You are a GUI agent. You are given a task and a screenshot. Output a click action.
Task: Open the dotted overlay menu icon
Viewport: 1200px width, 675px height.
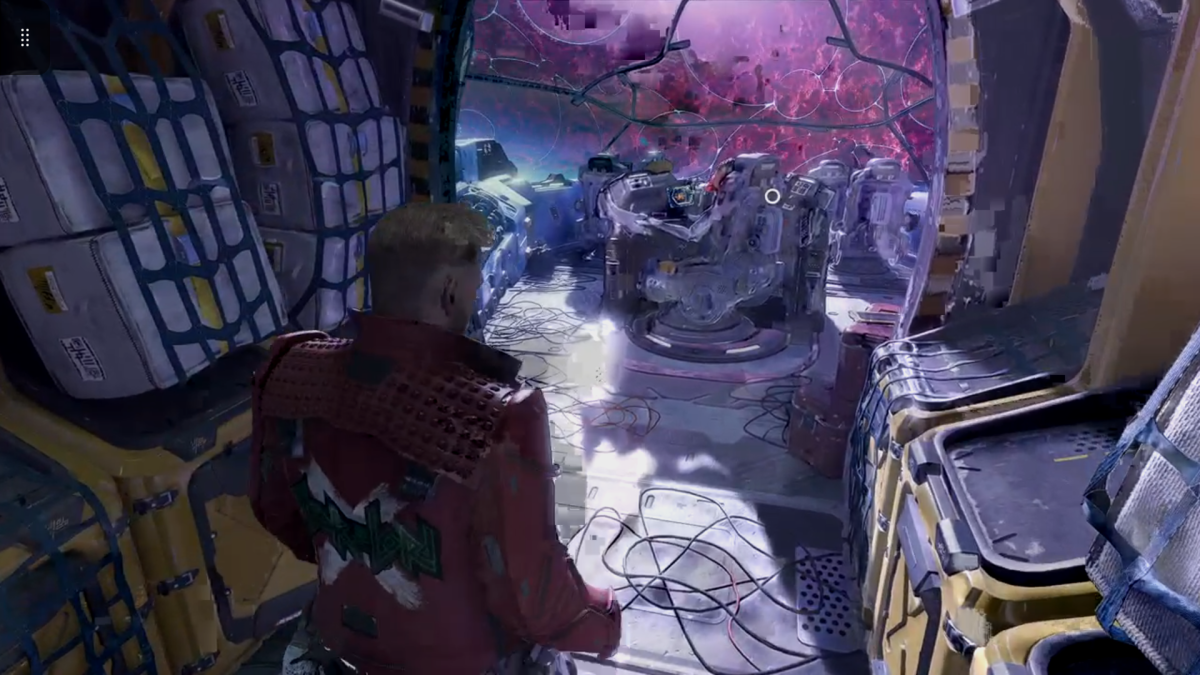click(x=25, y=37)
